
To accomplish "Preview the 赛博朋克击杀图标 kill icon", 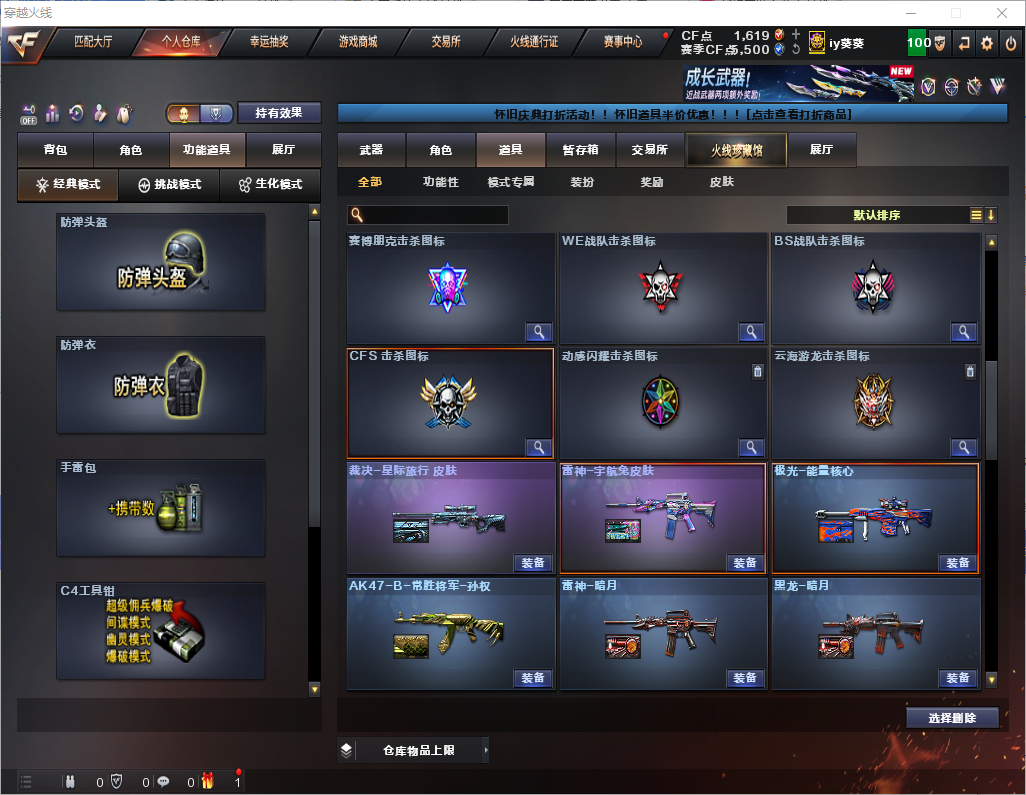I will coord(538,332).
